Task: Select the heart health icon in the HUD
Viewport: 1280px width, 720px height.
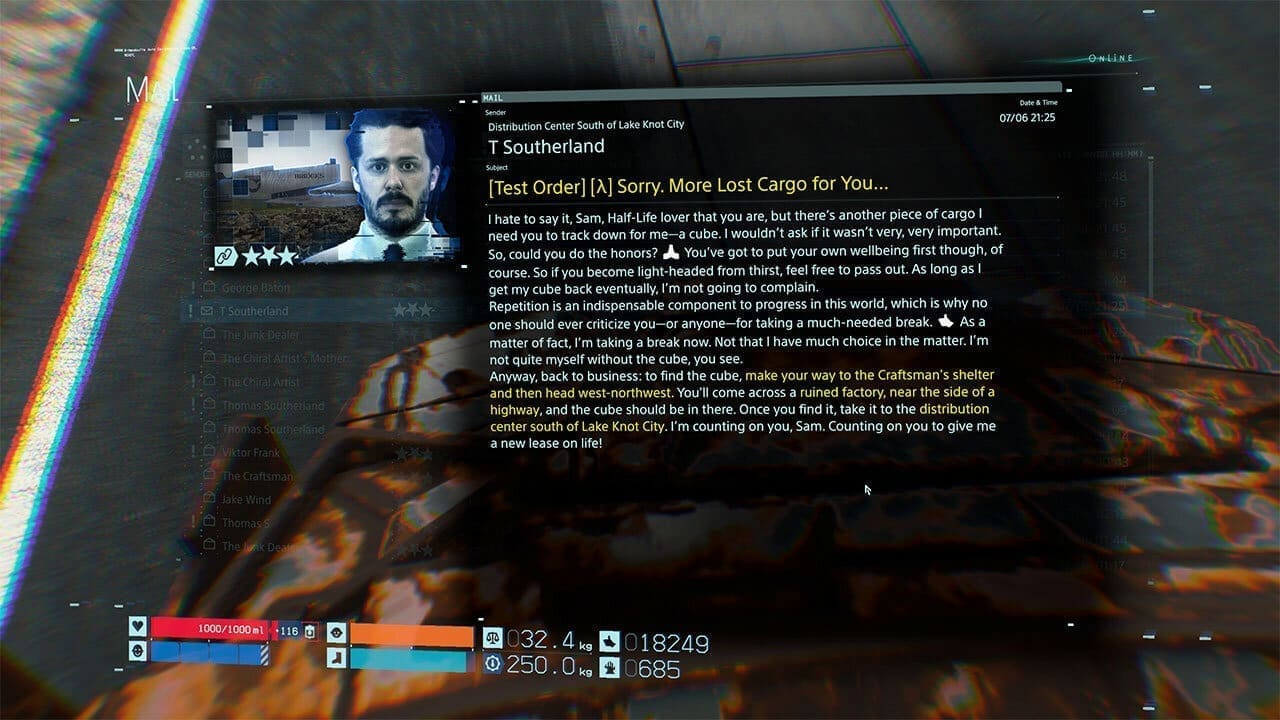Action: [137, 630]
